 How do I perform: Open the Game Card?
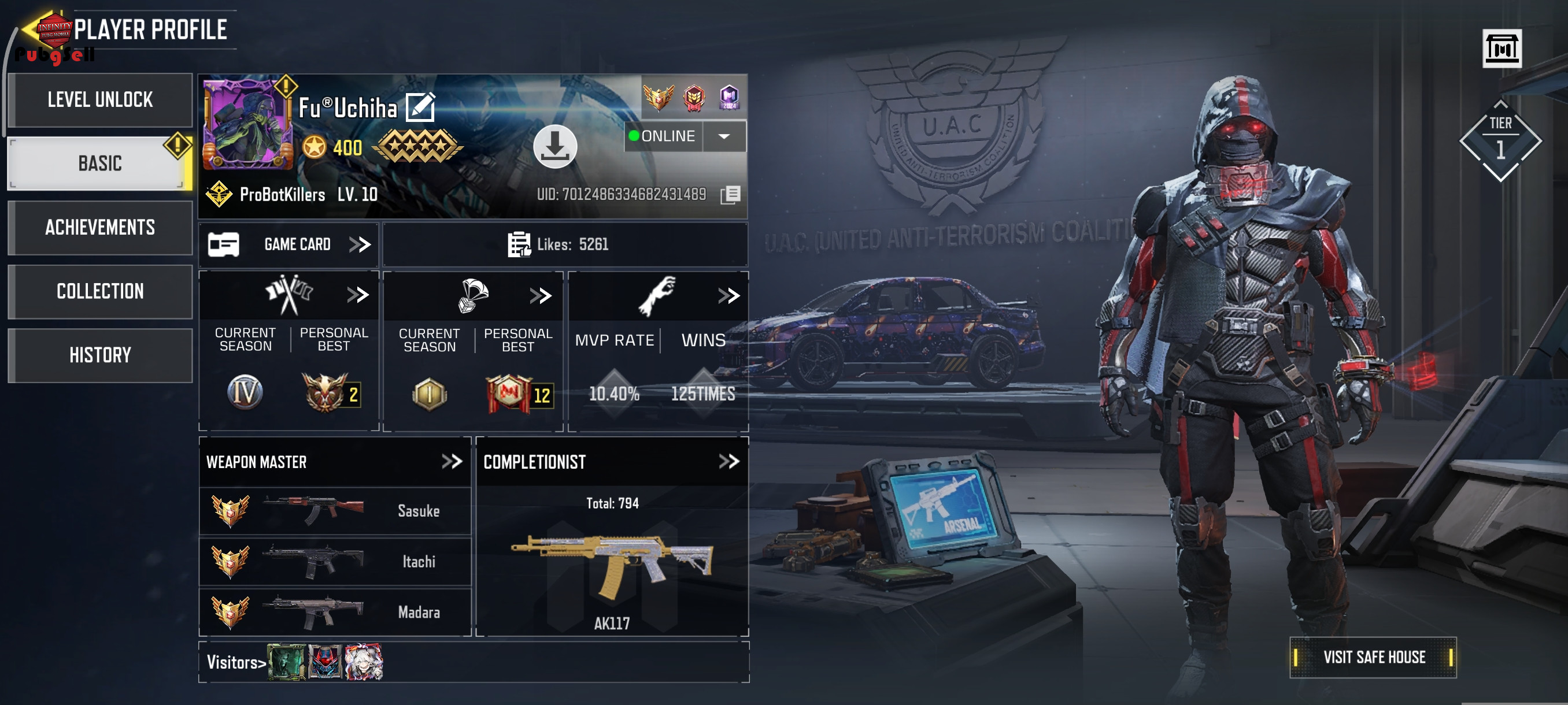click(289, 244)
